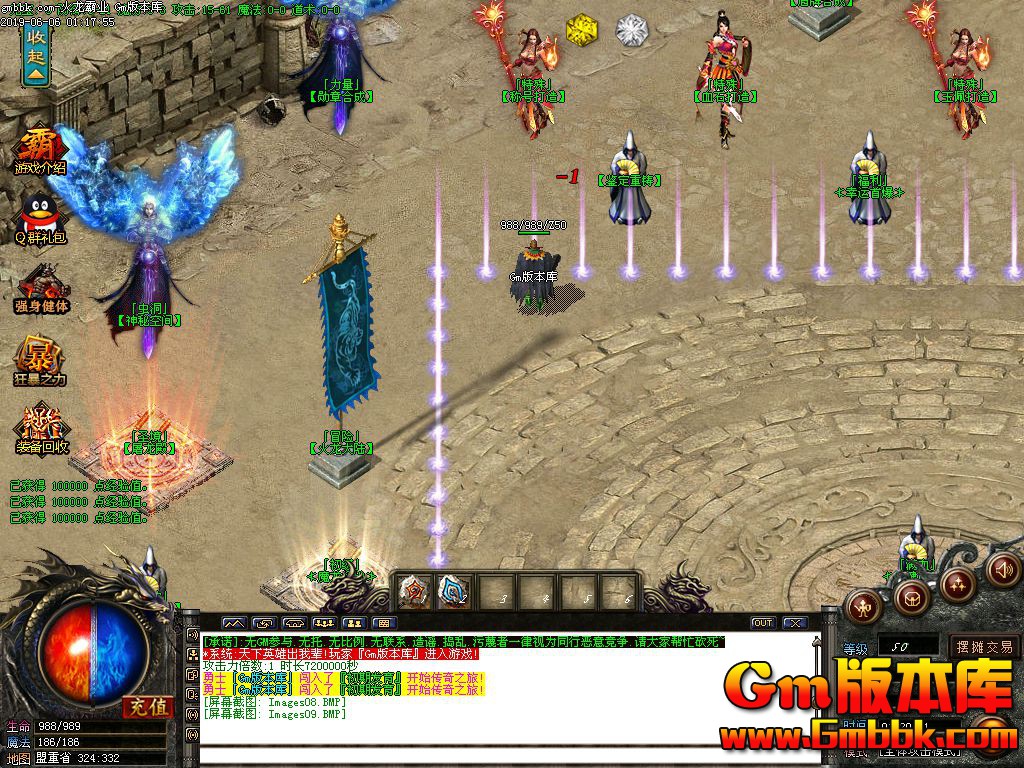Click the 充值 recharge button
The image size is (1024, 768).
149,707
